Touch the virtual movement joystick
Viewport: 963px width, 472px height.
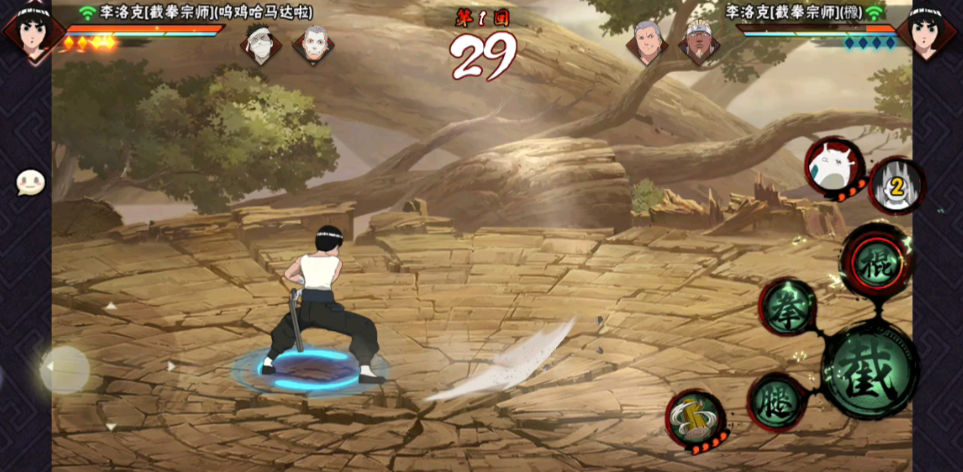point(66,370)
